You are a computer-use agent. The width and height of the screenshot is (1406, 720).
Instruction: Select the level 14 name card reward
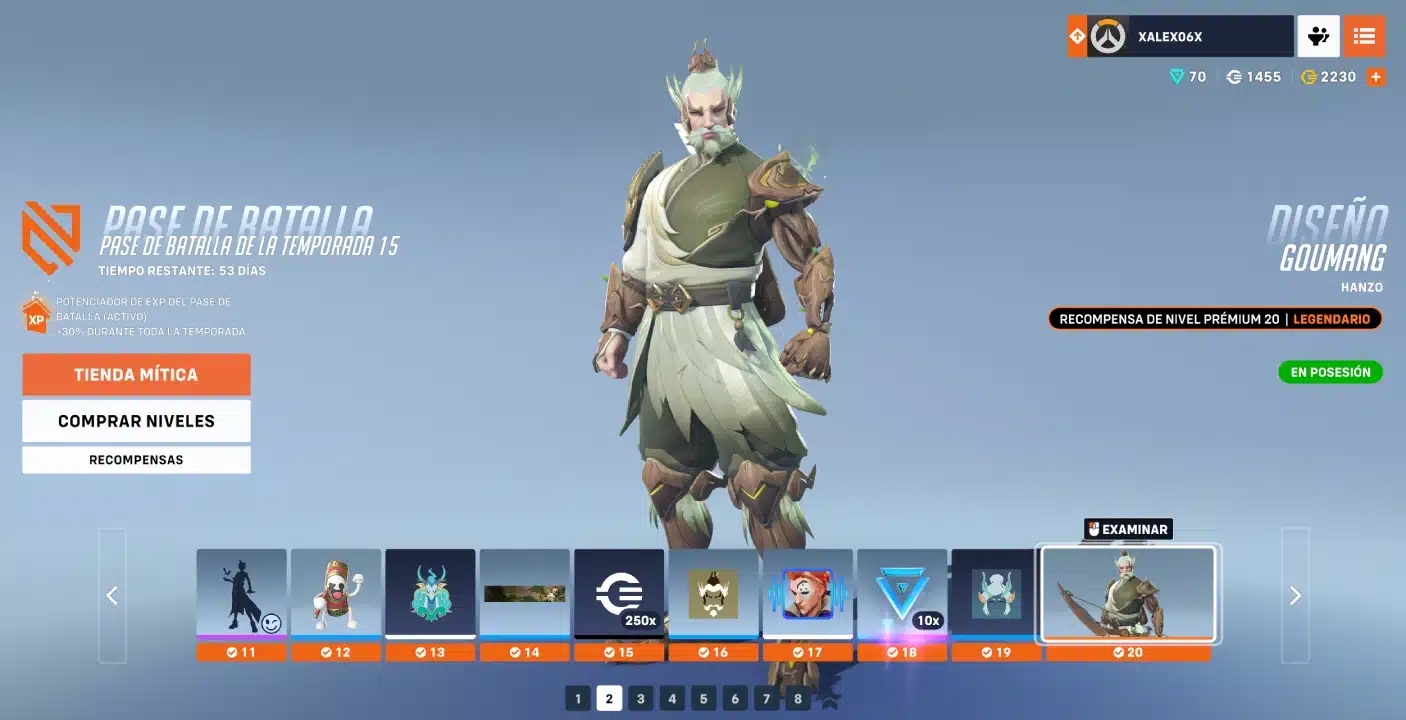tap(525, 594)
